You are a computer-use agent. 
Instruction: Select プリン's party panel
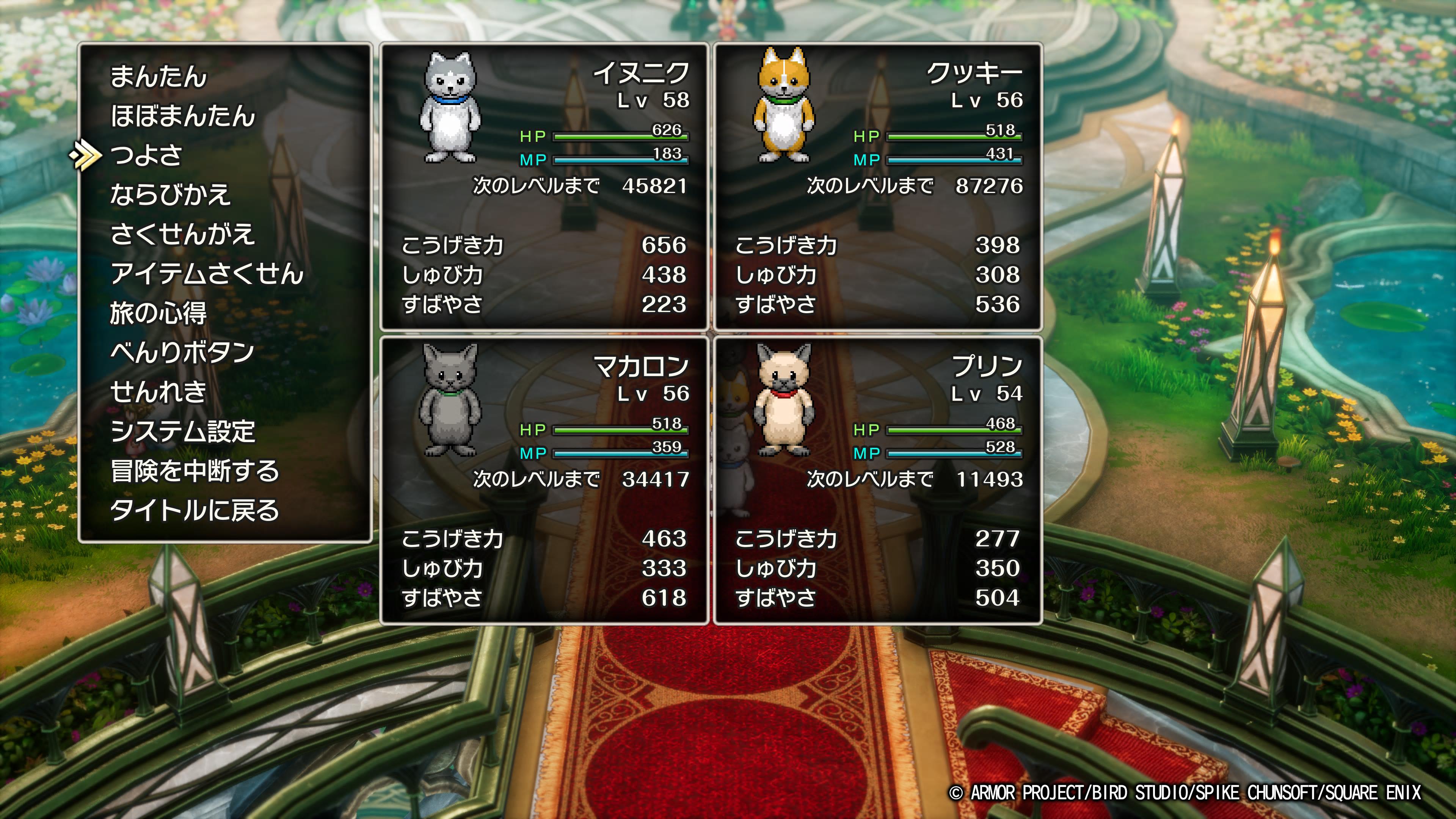click(x=878, y=480)
